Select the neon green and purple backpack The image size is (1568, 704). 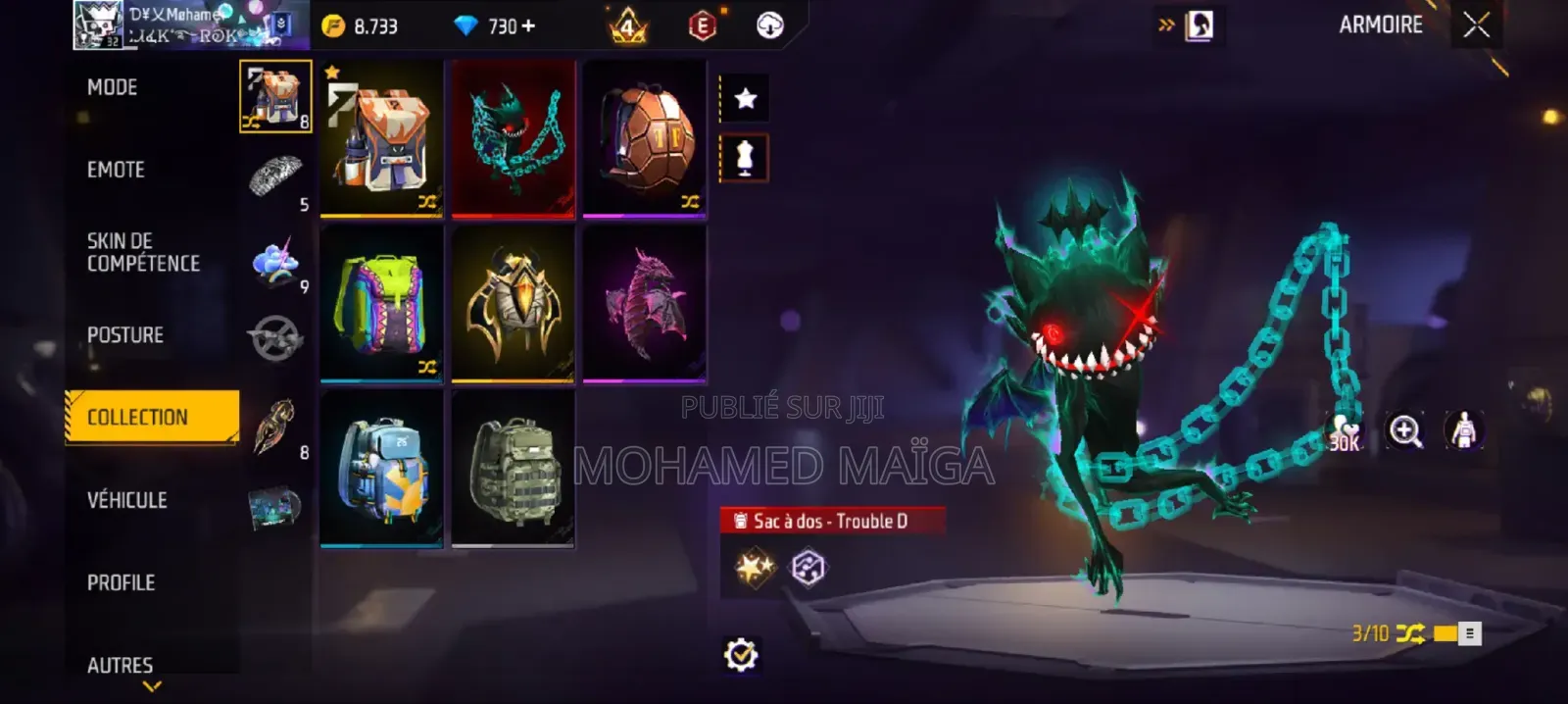click(x=382, y=302)
